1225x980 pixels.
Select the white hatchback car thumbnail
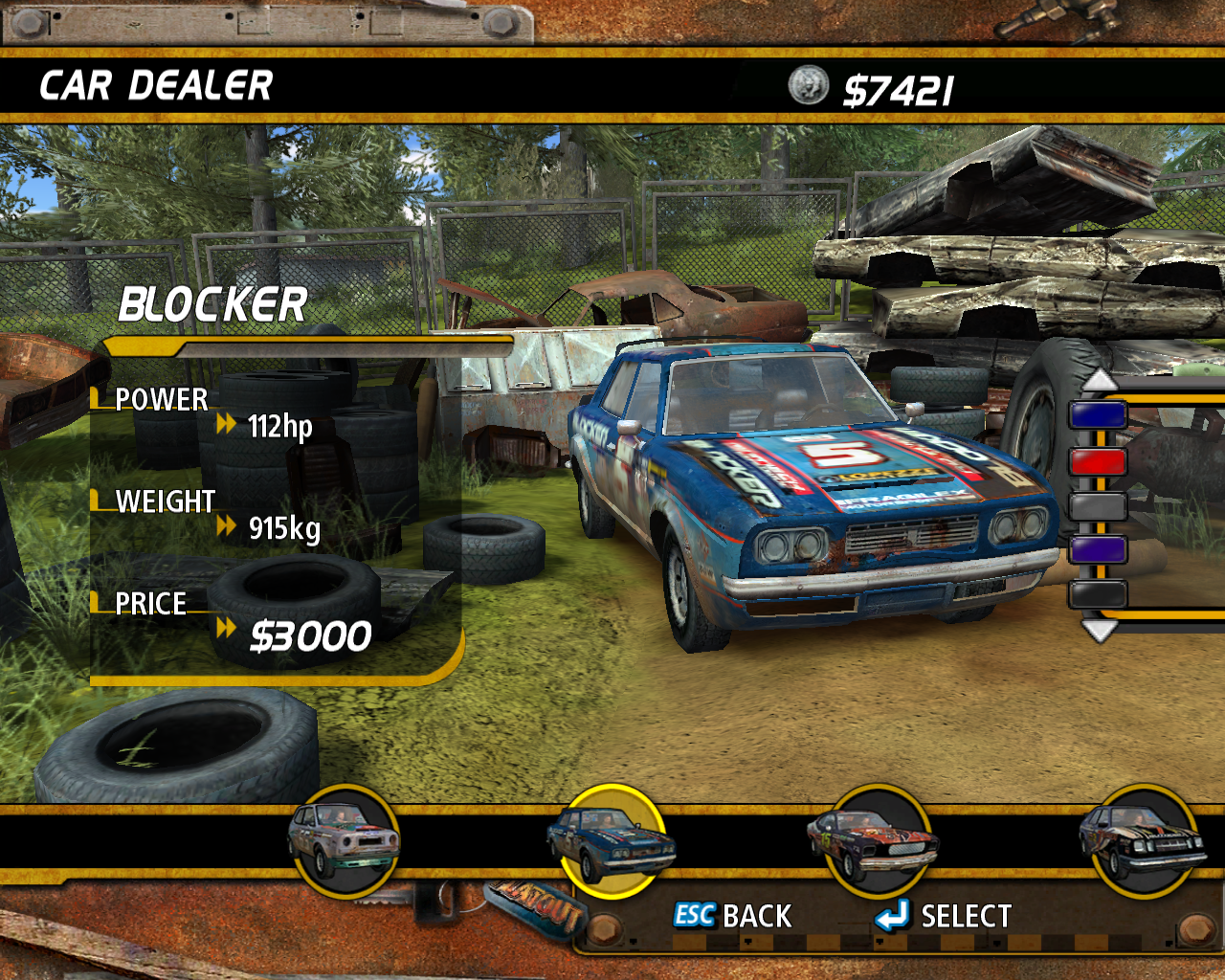coord(345,841)
